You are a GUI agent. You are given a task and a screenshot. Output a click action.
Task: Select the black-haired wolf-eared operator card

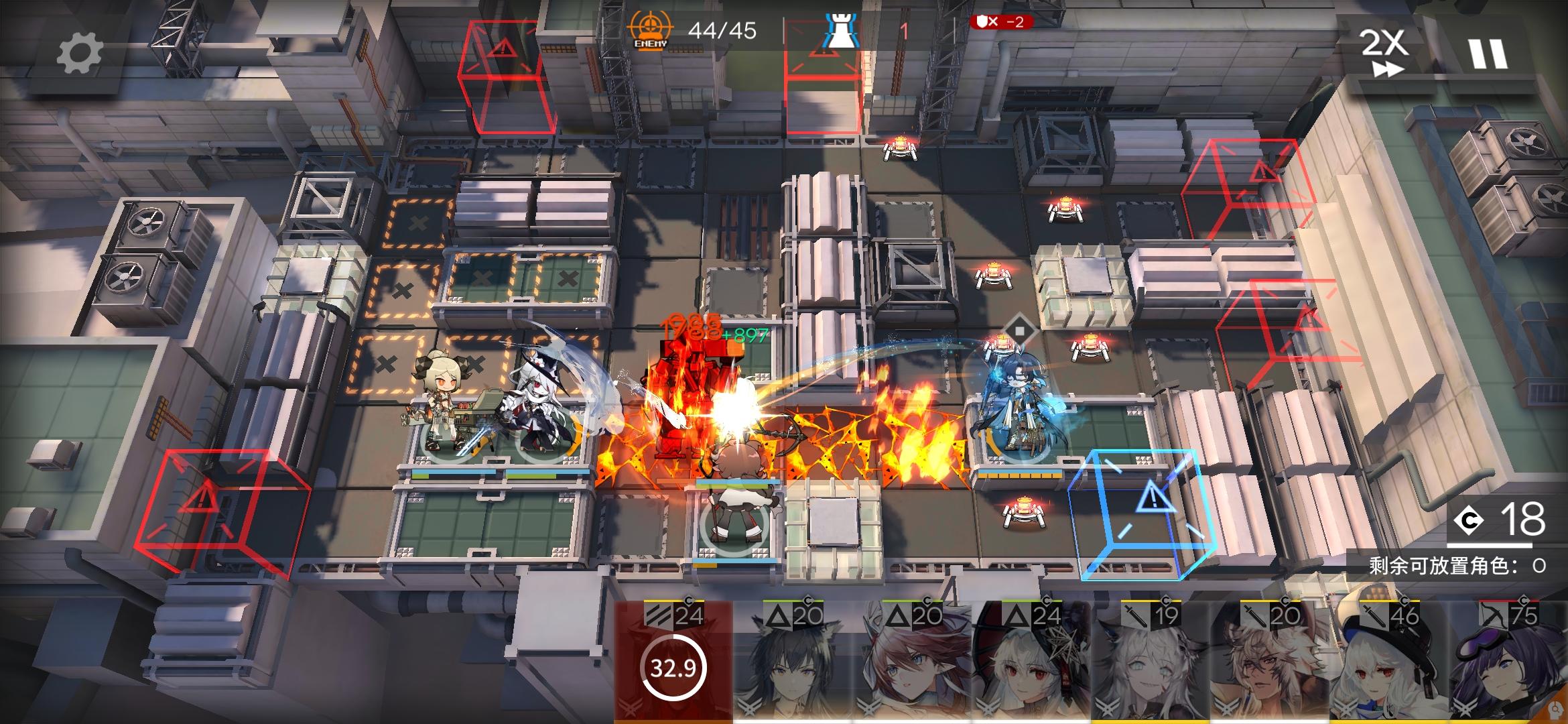(793, 662)
